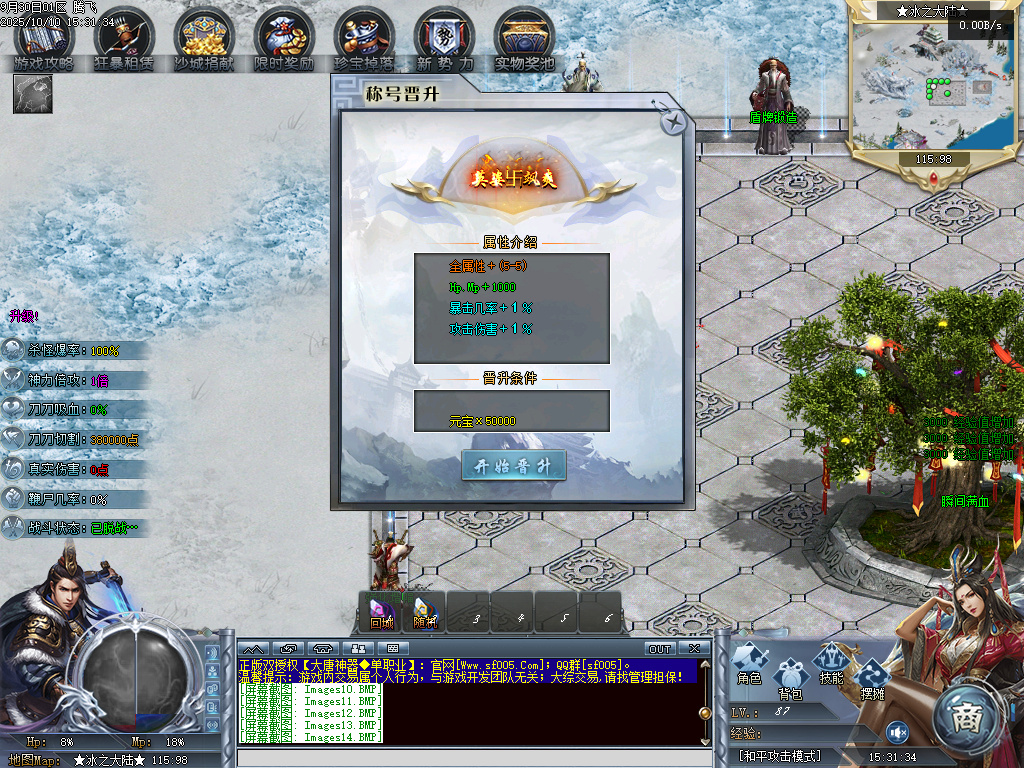The width and height of the screenshot is (1024, 768).
Task: Open the 限时奖励 timed rewards icon
Action: coord(284,40)
